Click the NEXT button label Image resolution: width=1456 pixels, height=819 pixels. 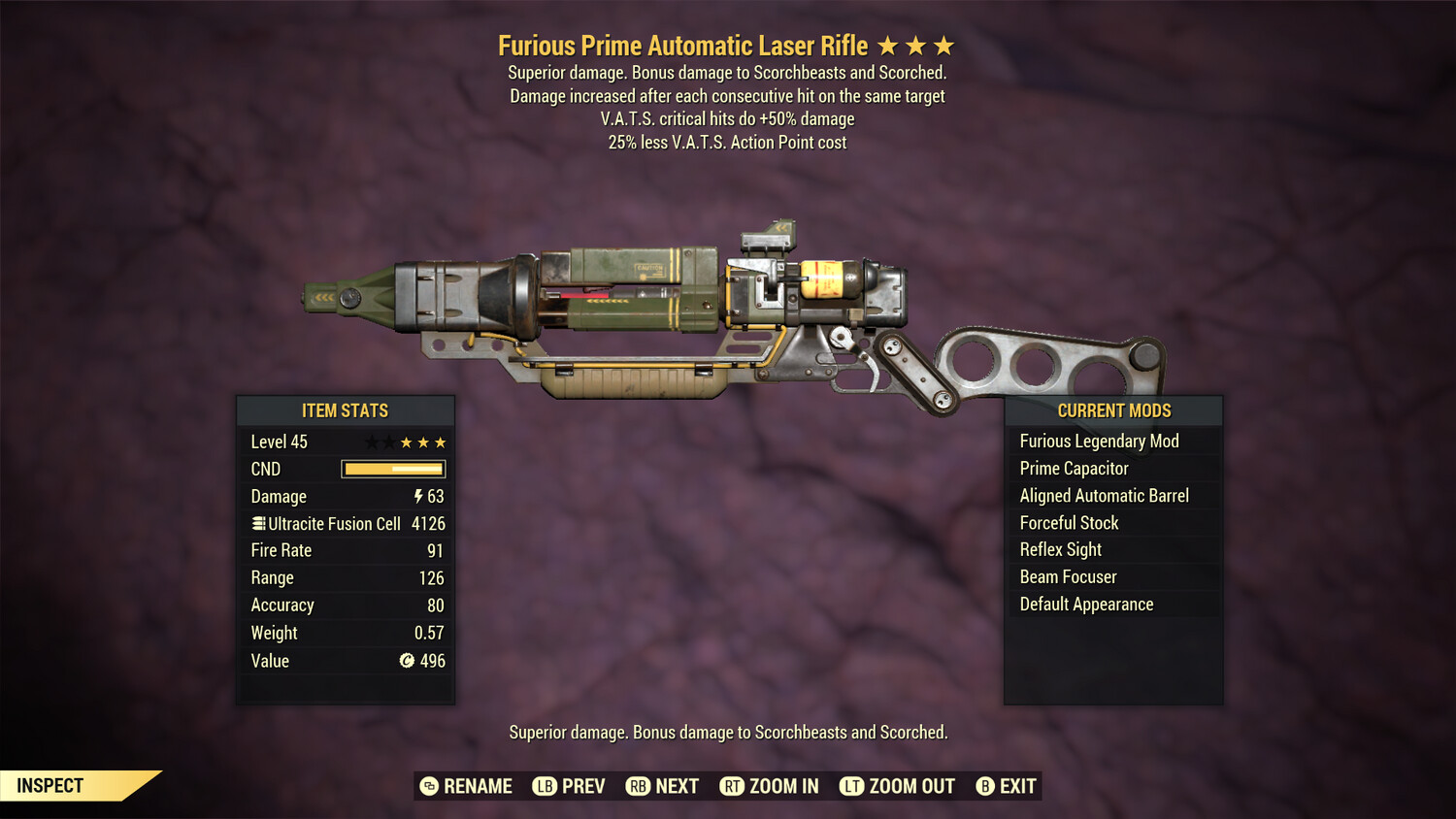(x=679, y=786)
